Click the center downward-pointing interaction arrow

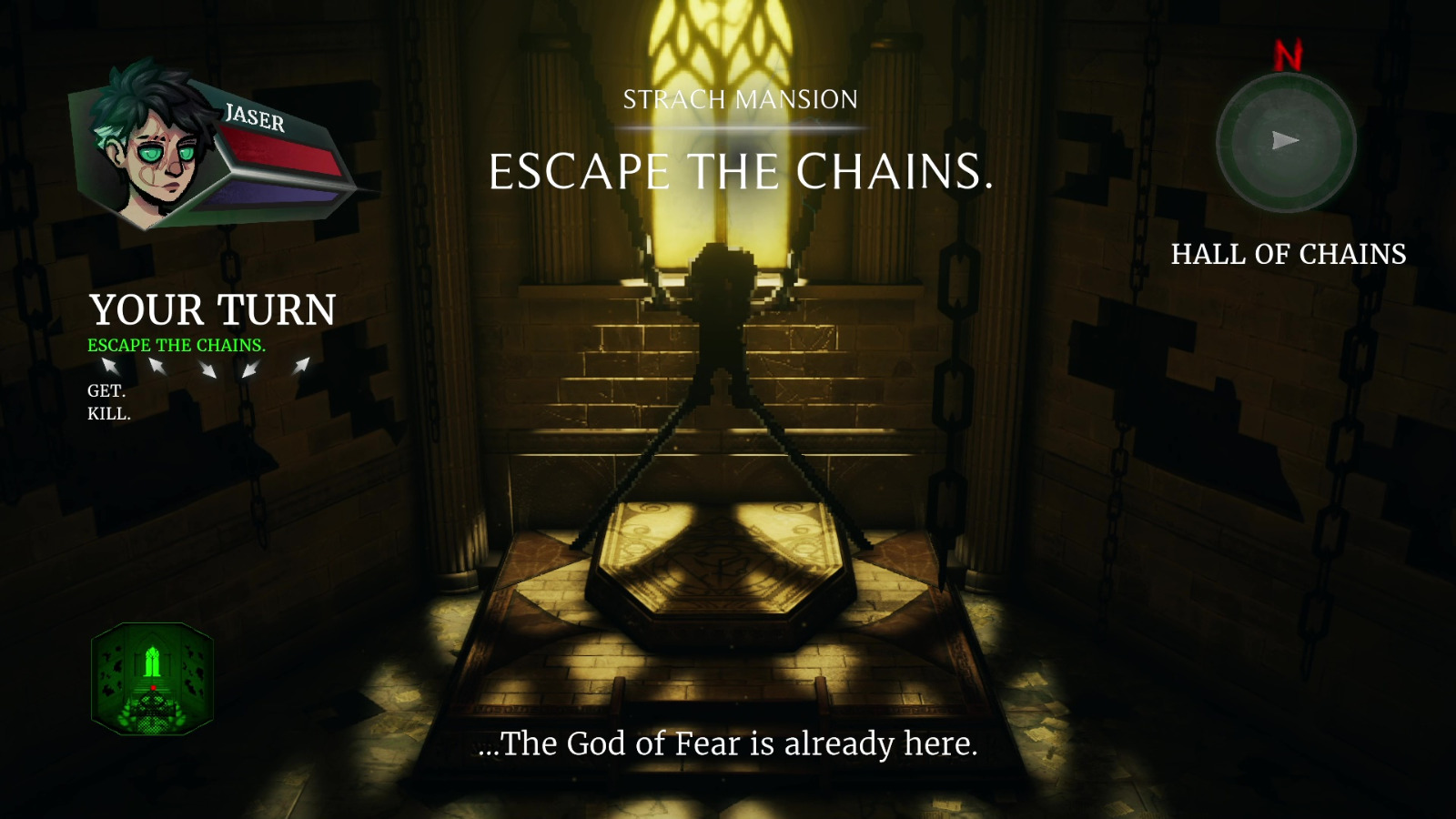[x=207, y=369]
